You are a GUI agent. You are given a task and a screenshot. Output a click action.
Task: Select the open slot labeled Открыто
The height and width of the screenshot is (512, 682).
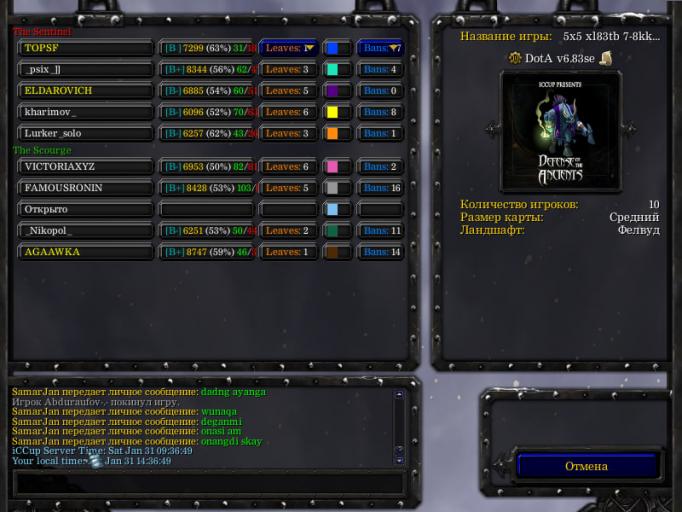coord(86,209)
